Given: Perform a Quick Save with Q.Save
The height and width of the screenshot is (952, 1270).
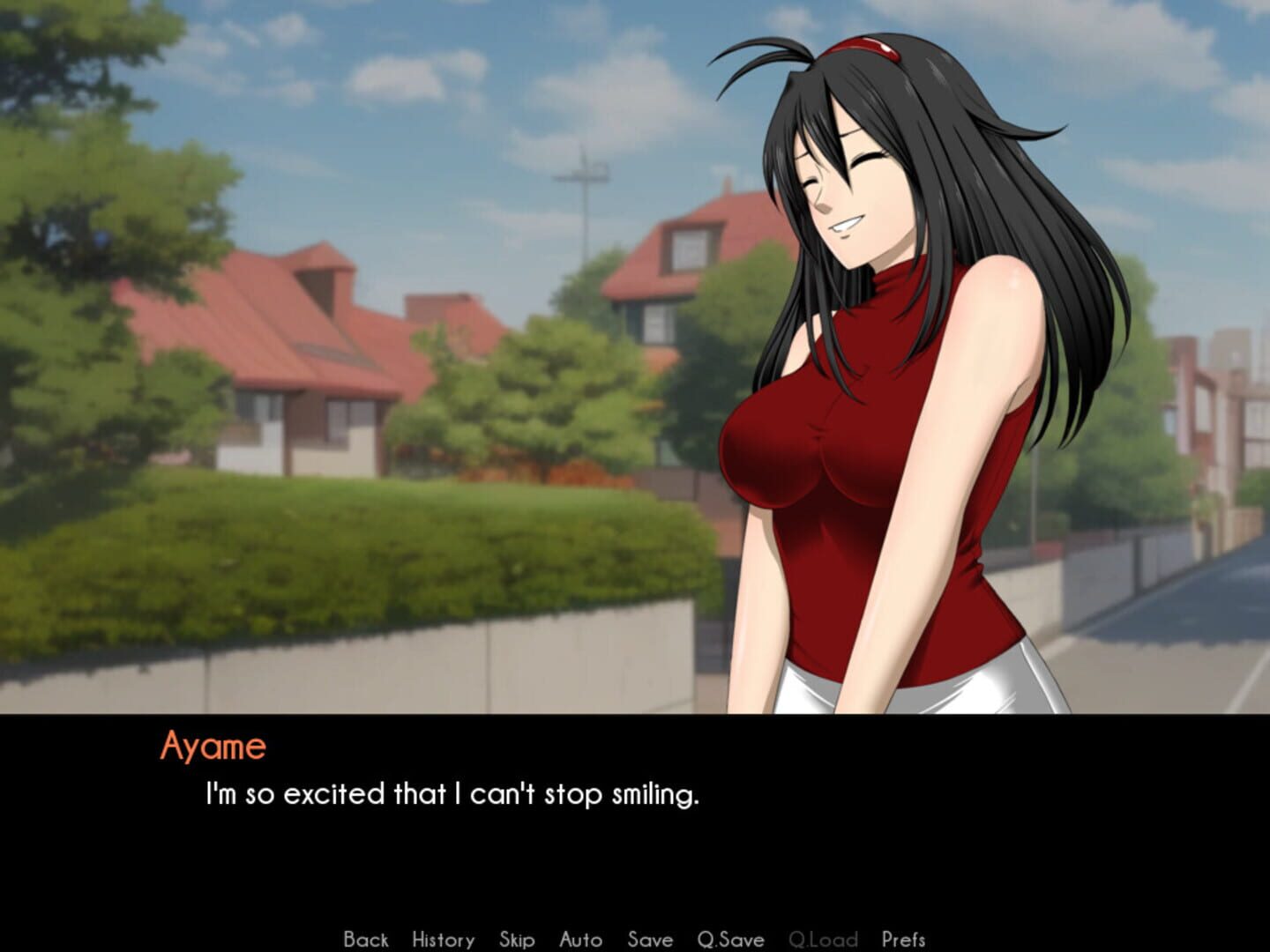Looking at the screenshot, I should click(729, 940).
